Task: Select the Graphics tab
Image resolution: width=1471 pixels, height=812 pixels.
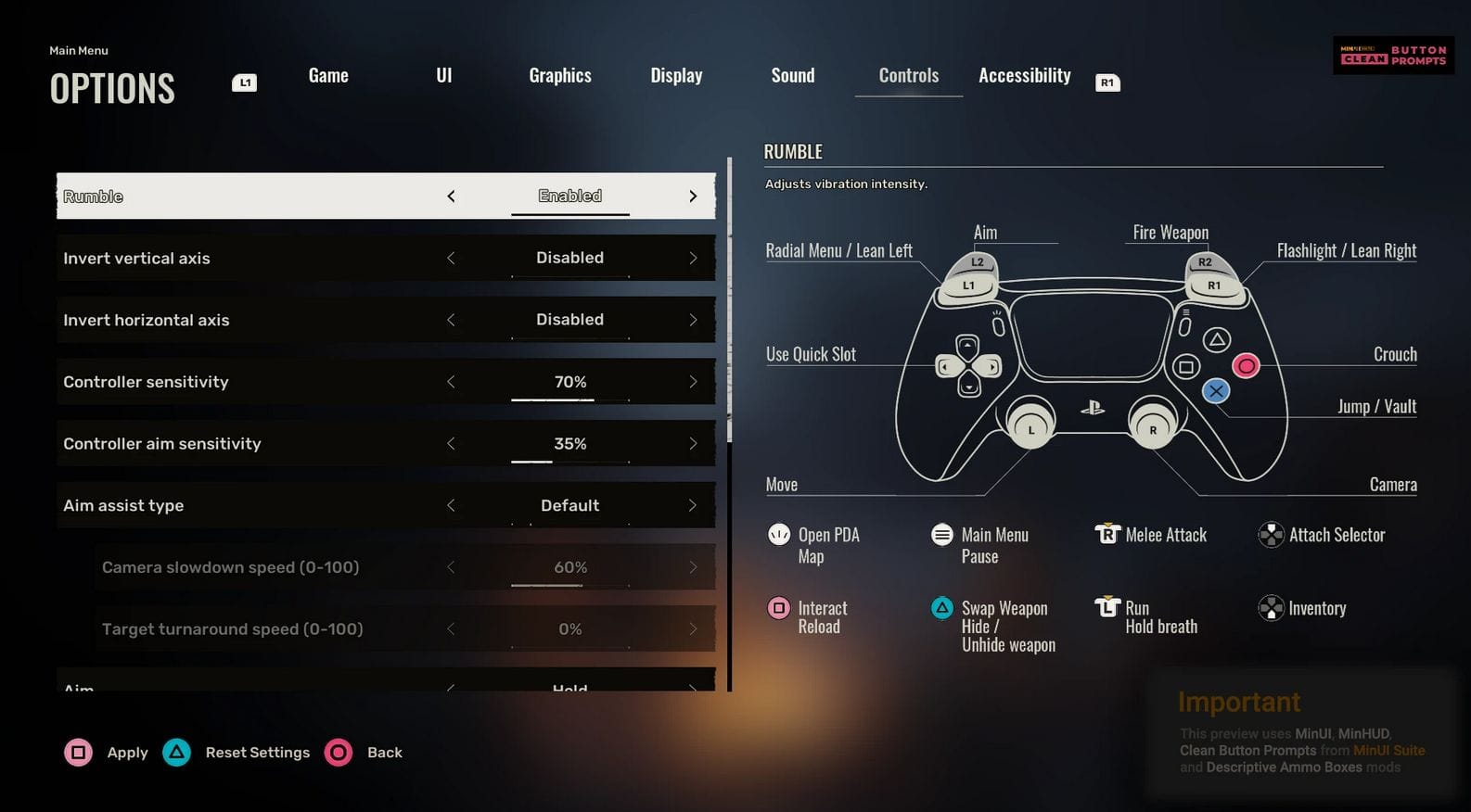Action: coord(560,76)
